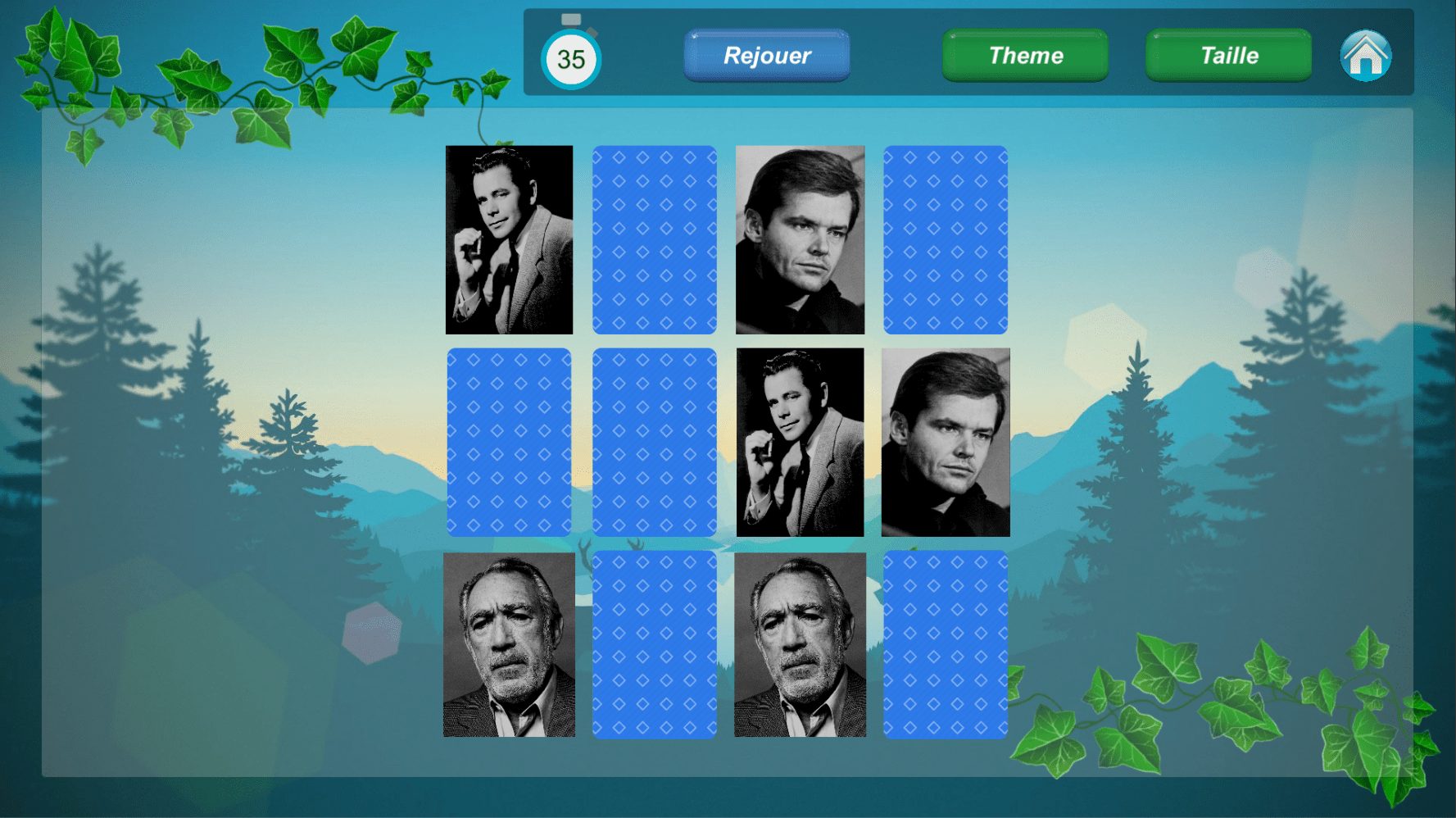
Task: Select Glenn Ford's portrait in the middle row
Action: [x=800, y=443]
